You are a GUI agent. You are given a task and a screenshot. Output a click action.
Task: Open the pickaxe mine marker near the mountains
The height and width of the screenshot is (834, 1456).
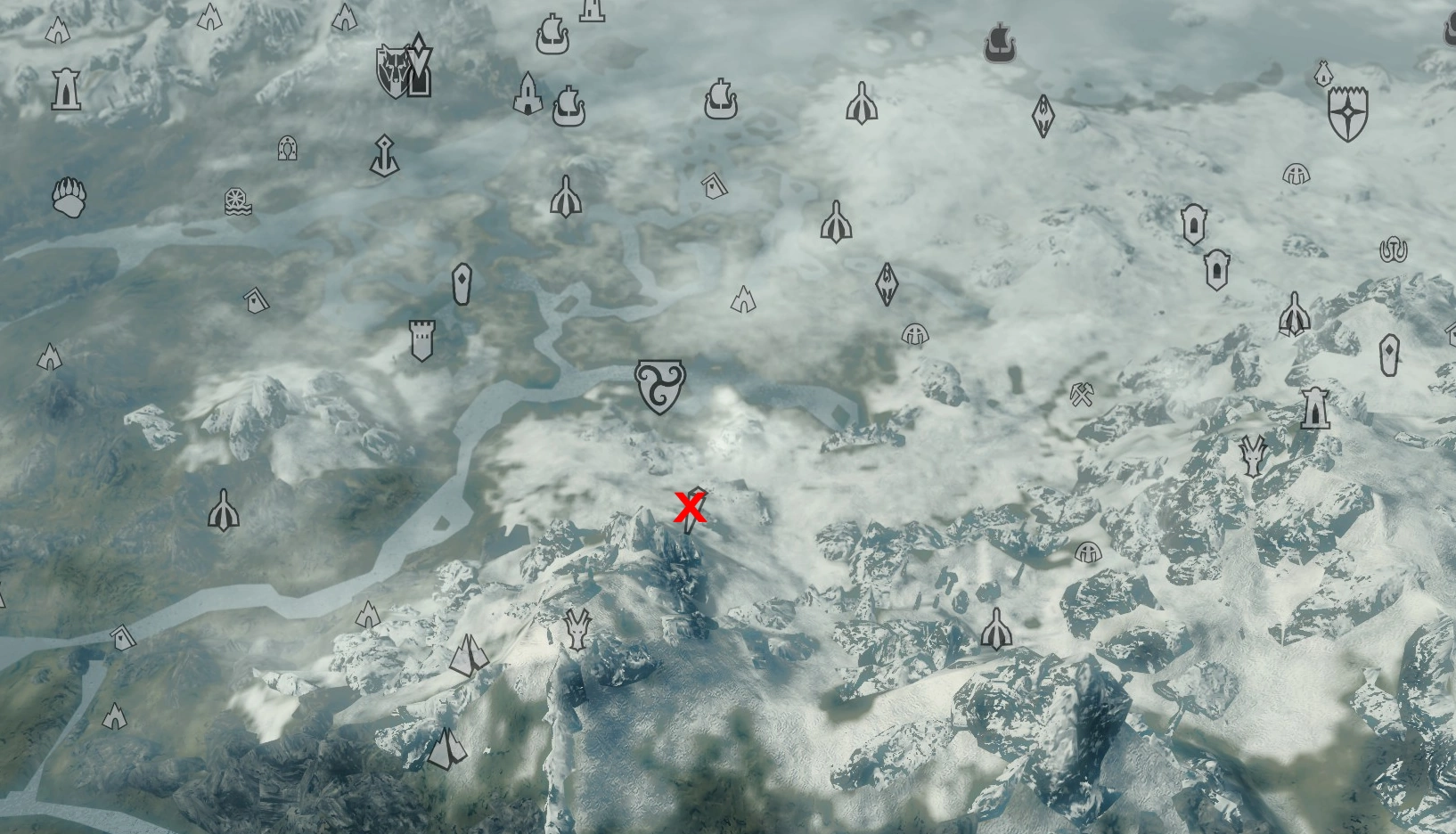1083,395
